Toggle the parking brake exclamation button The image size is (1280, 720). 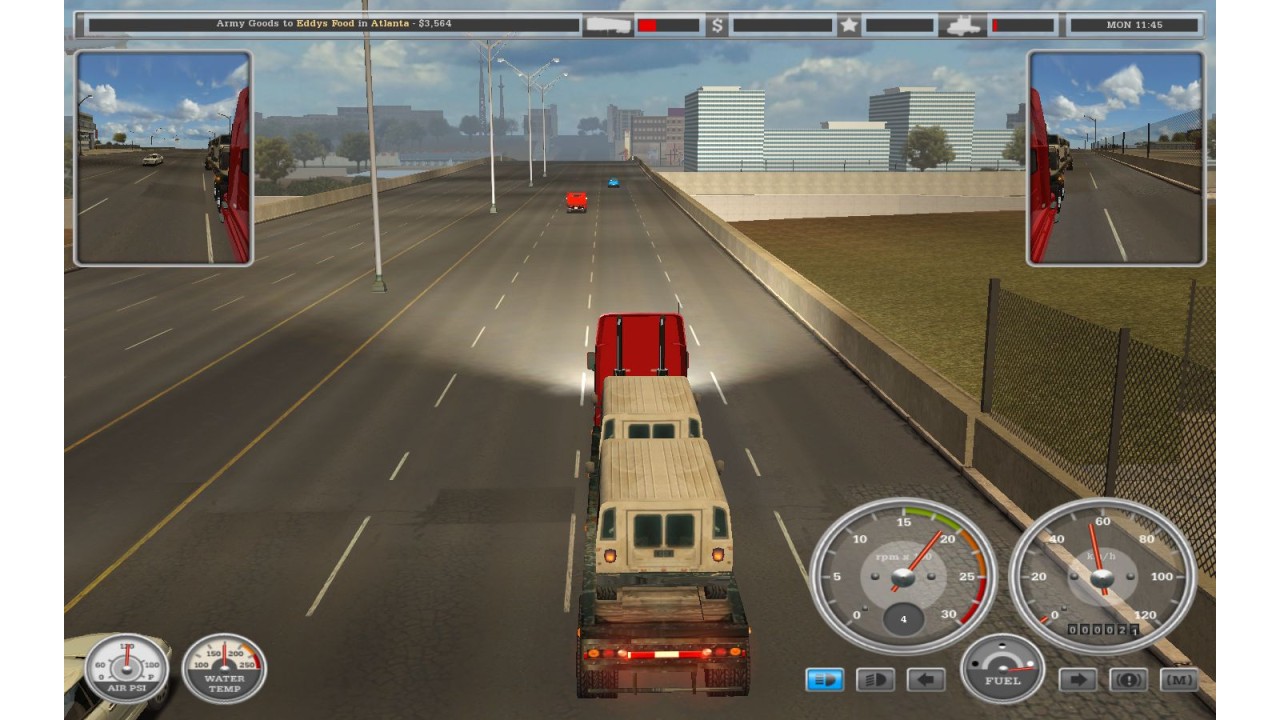[1129, 680]
